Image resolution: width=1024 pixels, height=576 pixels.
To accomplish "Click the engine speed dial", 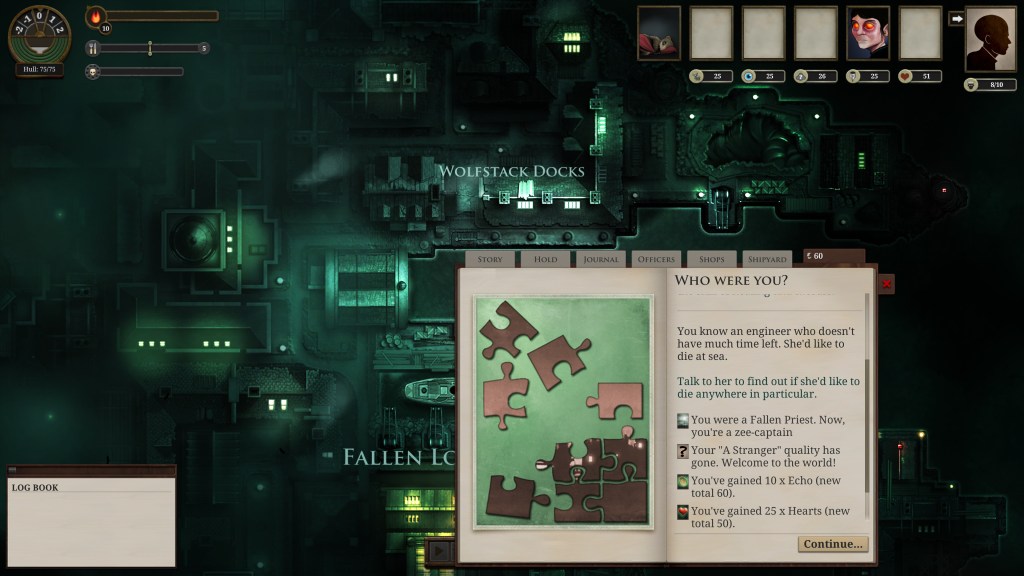I will (39, 33).
